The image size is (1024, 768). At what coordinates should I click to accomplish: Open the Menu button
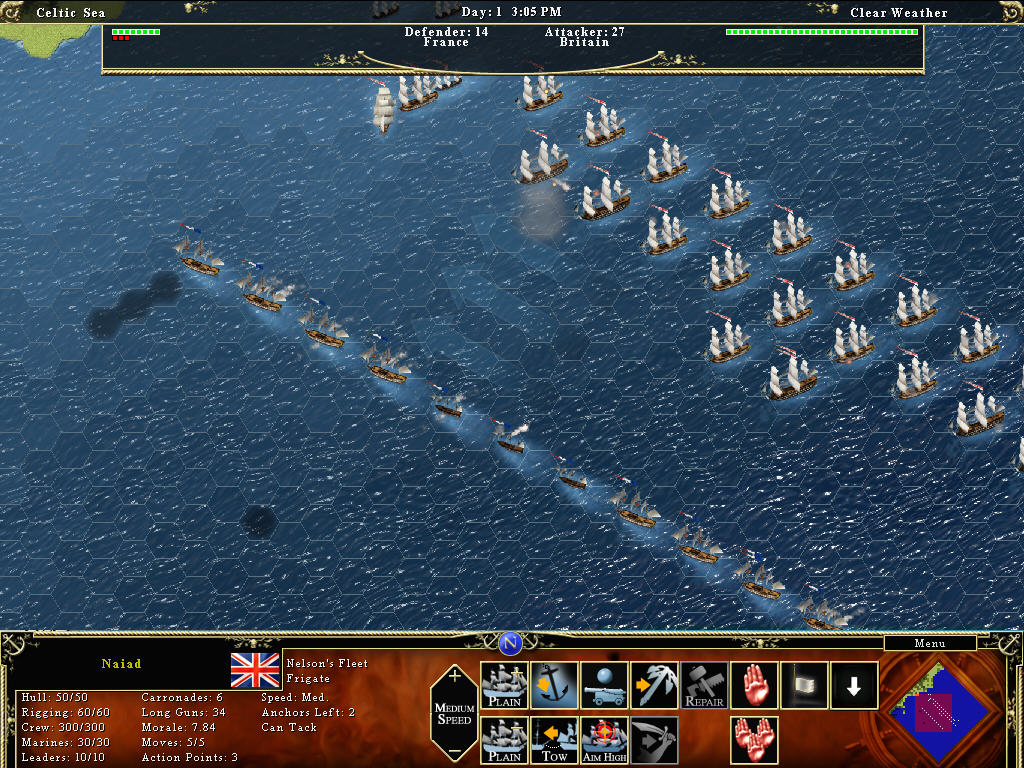pyautogui.click(x=929, y=644)
